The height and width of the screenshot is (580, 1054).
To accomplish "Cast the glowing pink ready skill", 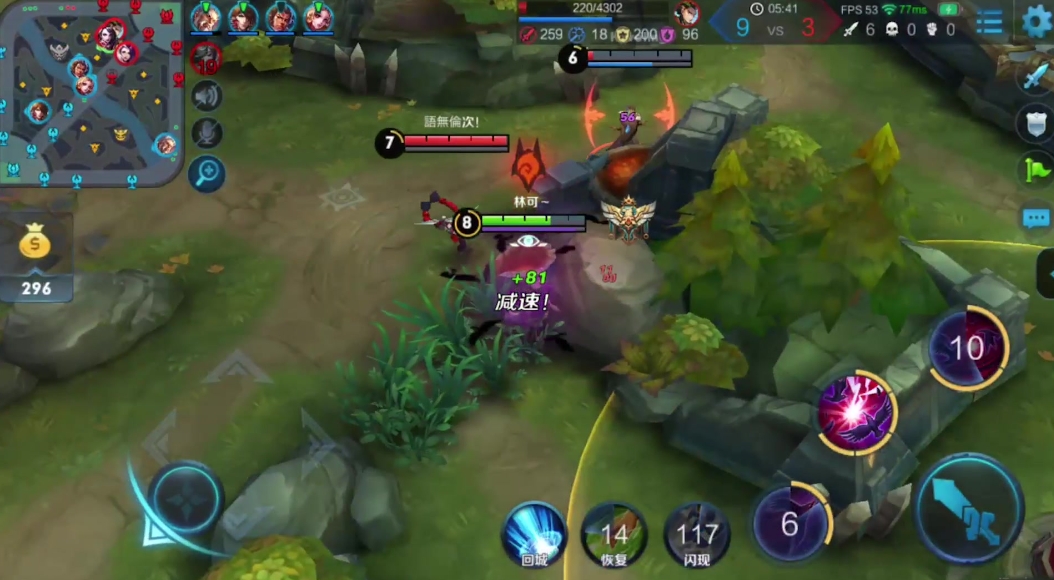I will coord(856,411).
